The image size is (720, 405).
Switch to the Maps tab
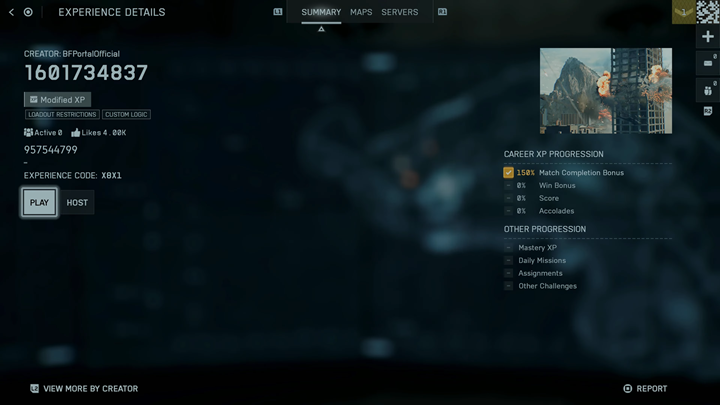coord(361,12)
